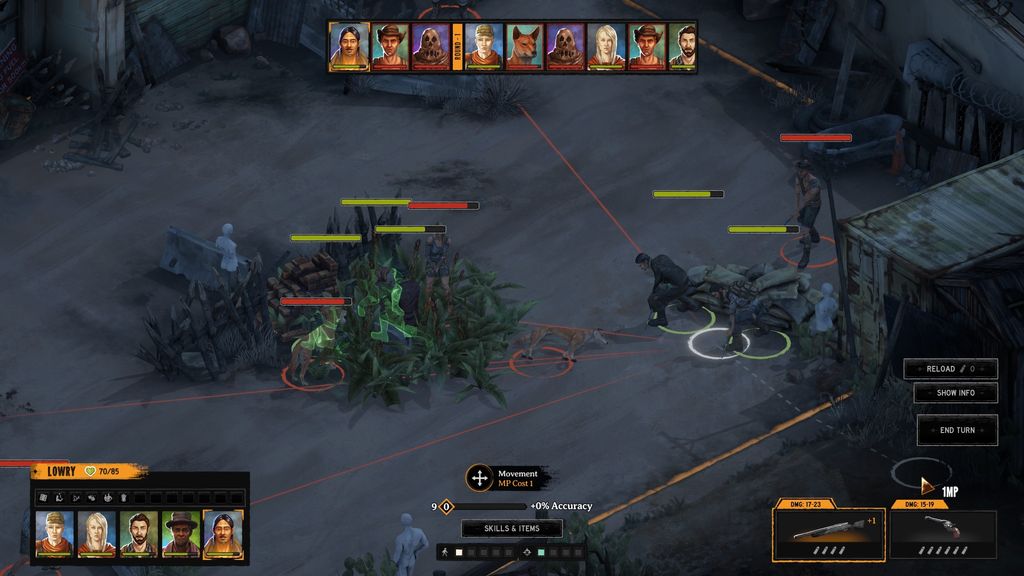End the current turn
This screenshot has width=1024, height=576.
pyautogui.click(x=957, y=430)
